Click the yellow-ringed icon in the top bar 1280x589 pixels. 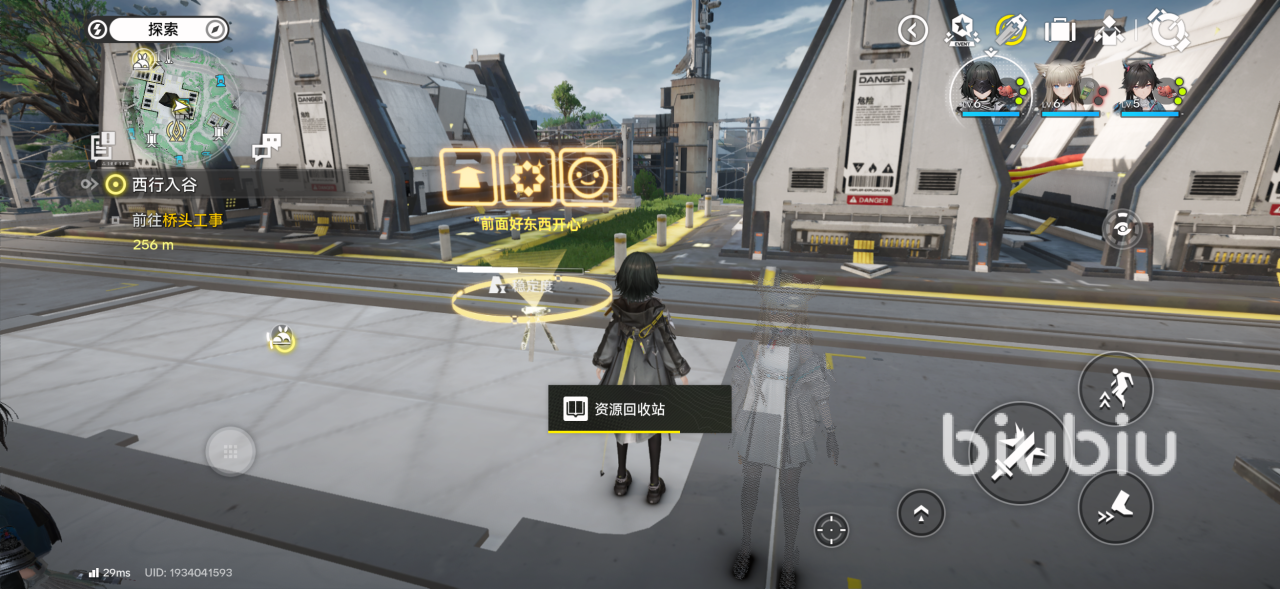[x=1011, y=30]
